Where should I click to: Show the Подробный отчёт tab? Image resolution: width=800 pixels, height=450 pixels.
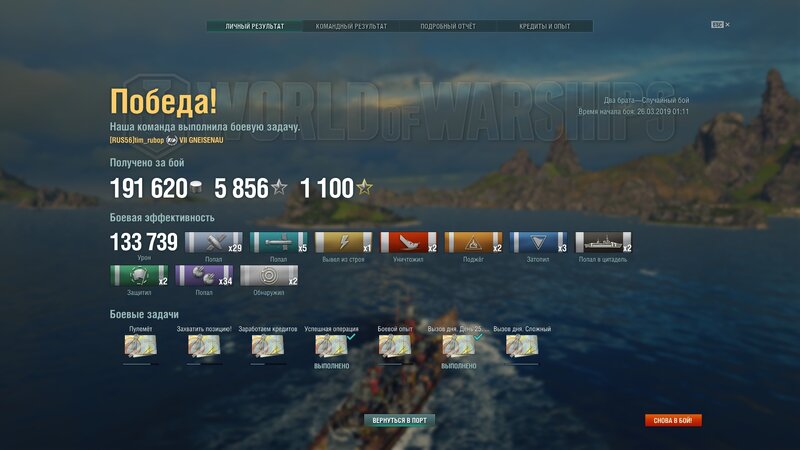pos(448,26)
